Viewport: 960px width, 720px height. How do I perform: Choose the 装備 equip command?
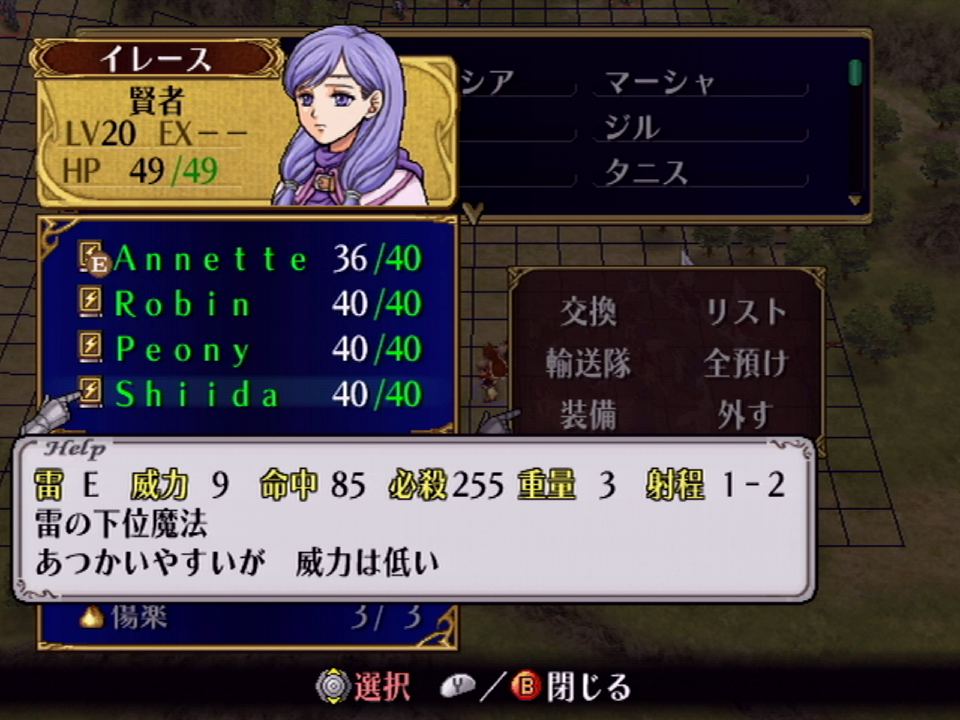(x=588, y=414)
